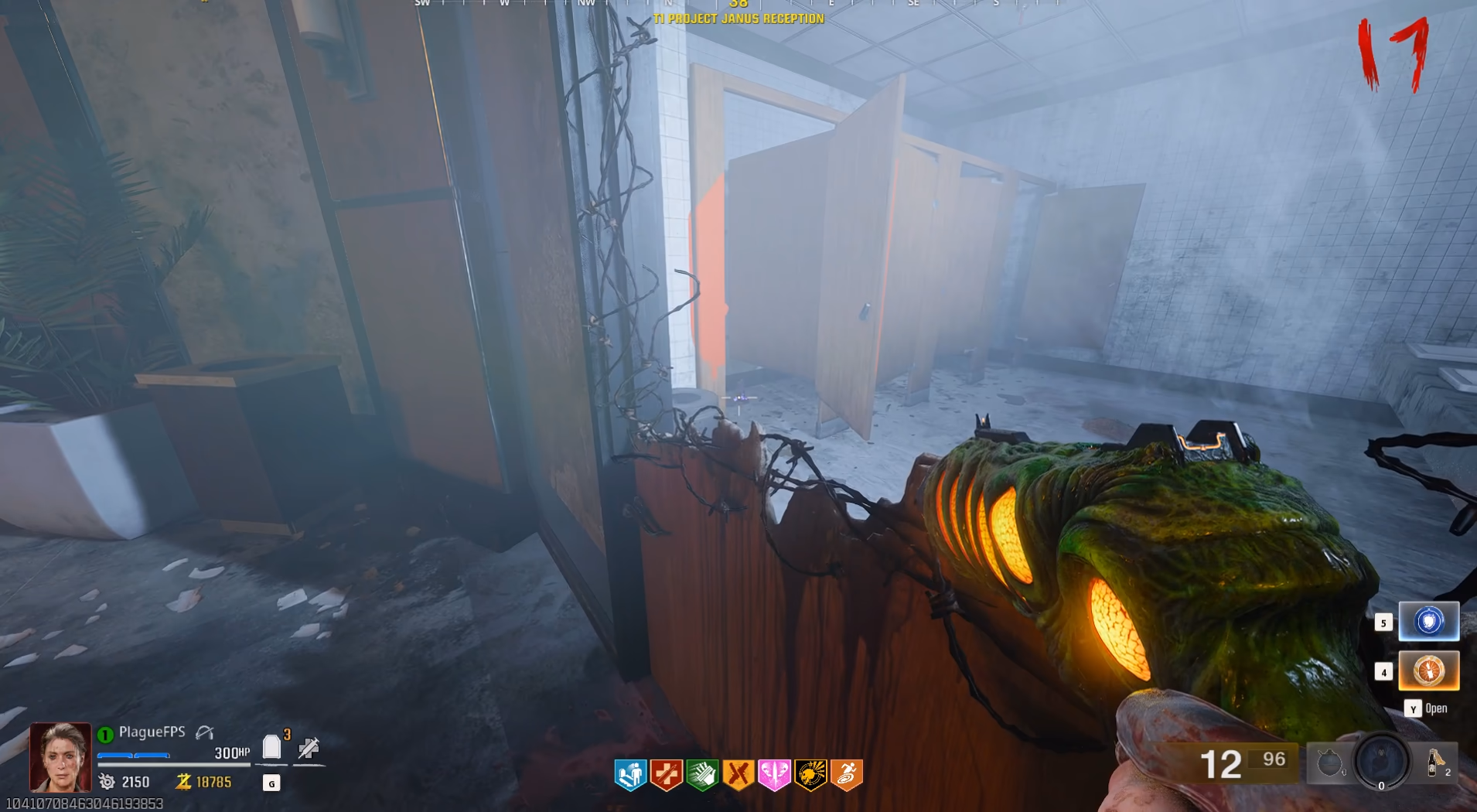Select the armor plate icon
1477x812 pixels.
(271, 747)
